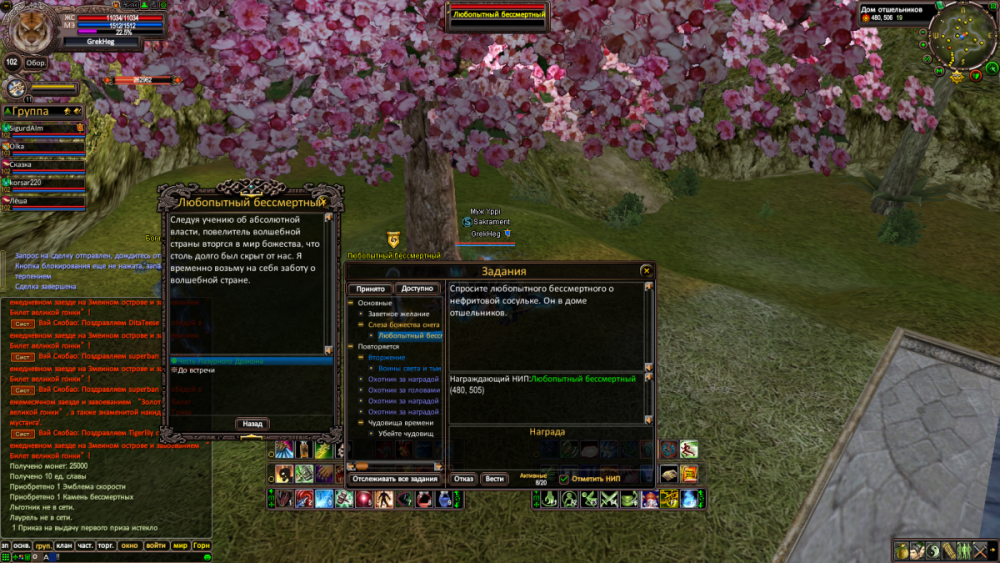The image size is (1000, 563).
Task: Switch chat to the груп. channel tab
Action: point(43,546)
